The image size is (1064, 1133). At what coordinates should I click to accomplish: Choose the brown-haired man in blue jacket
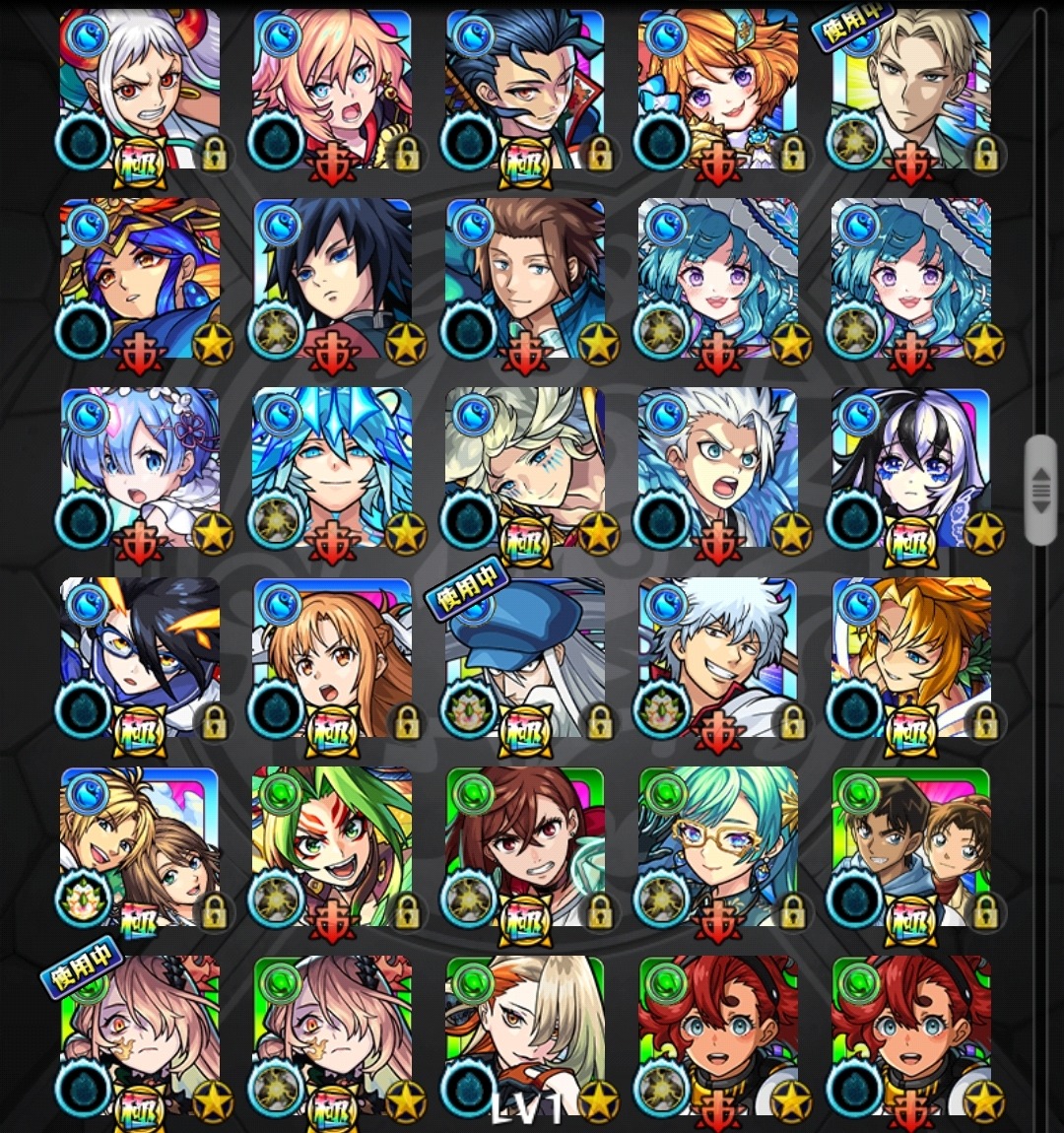[x=526, y=278]
